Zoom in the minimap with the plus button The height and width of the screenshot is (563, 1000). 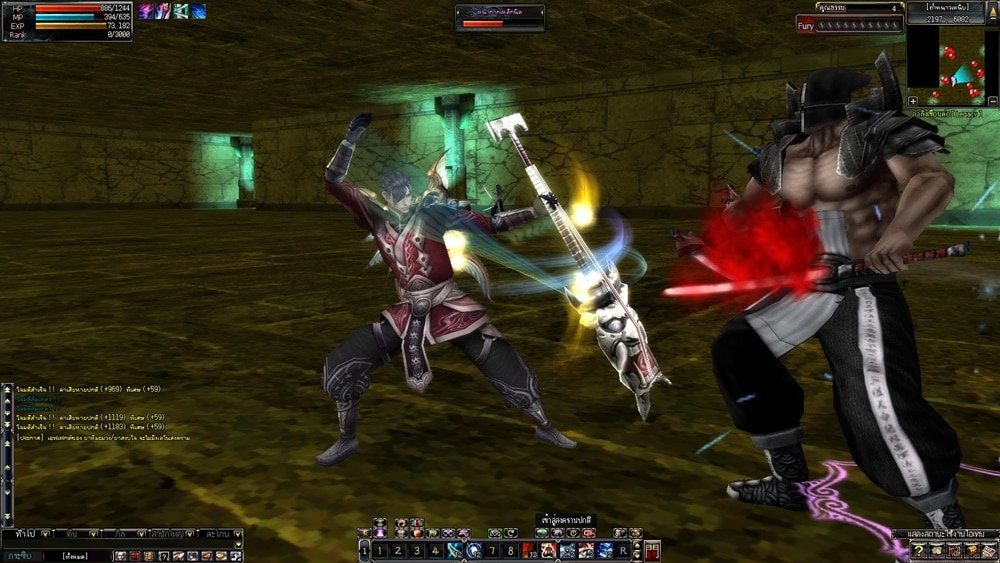pyautogui.click(x=913, y=101)
